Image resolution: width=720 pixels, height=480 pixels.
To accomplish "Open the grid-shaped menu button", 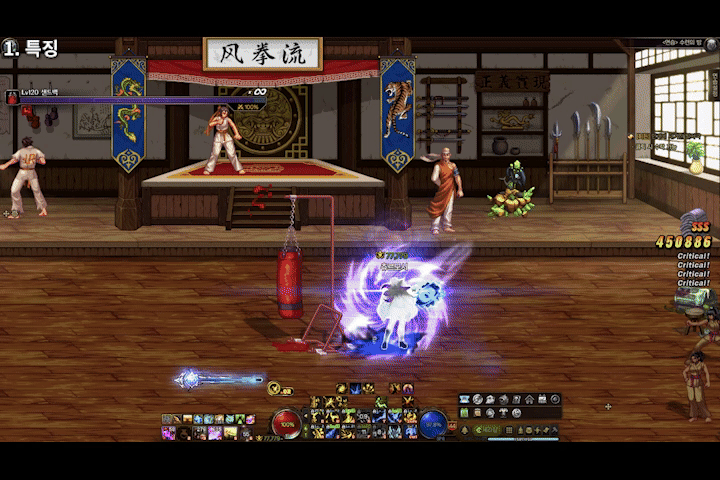I will [509, 430].
